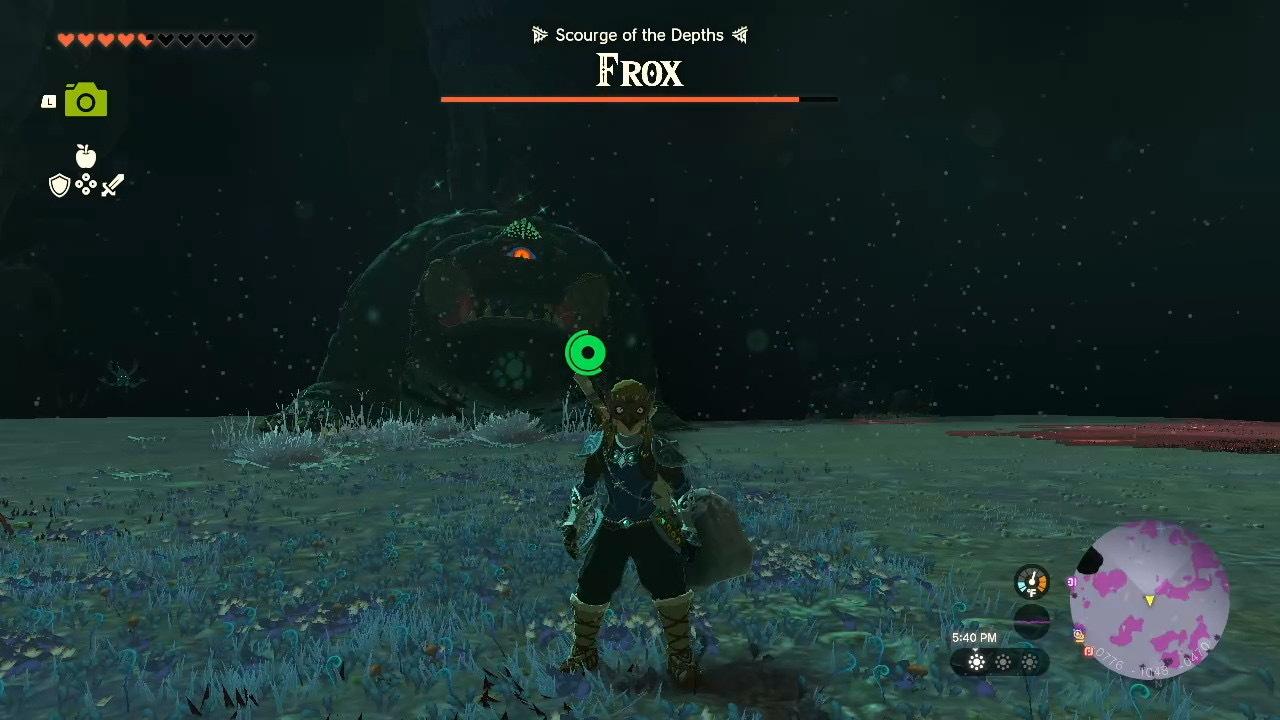Click the elixir bubbles status icon
This screenshot has height=720, width=1280.
coord(86,184)
